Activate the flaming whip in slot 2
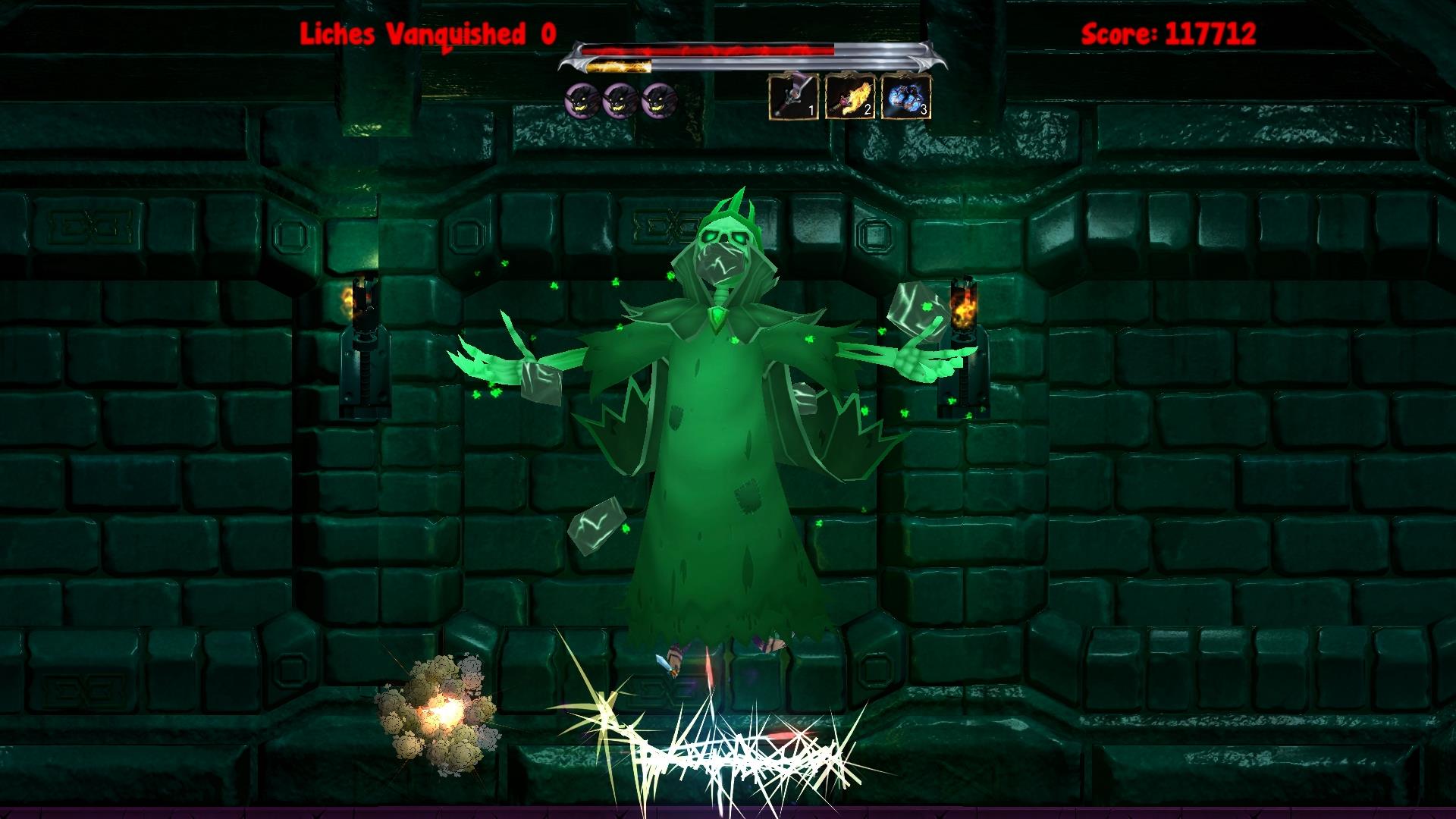Image resolution: width=1456 pixels, height=819 pixels. click(849, 98)
